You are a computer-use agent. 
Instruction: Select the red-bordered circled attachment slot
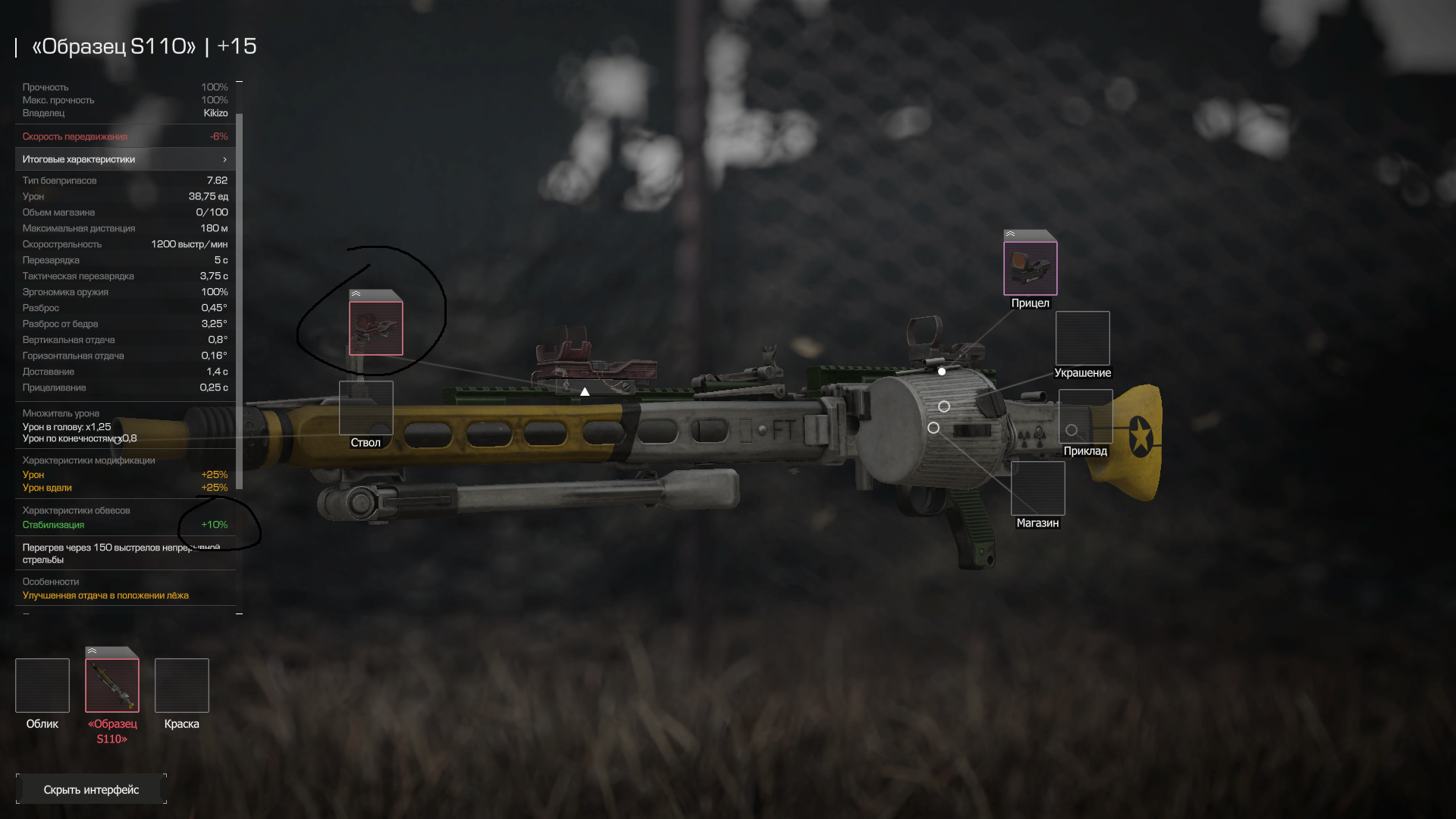pyautogui.click(x=376, y=328)
